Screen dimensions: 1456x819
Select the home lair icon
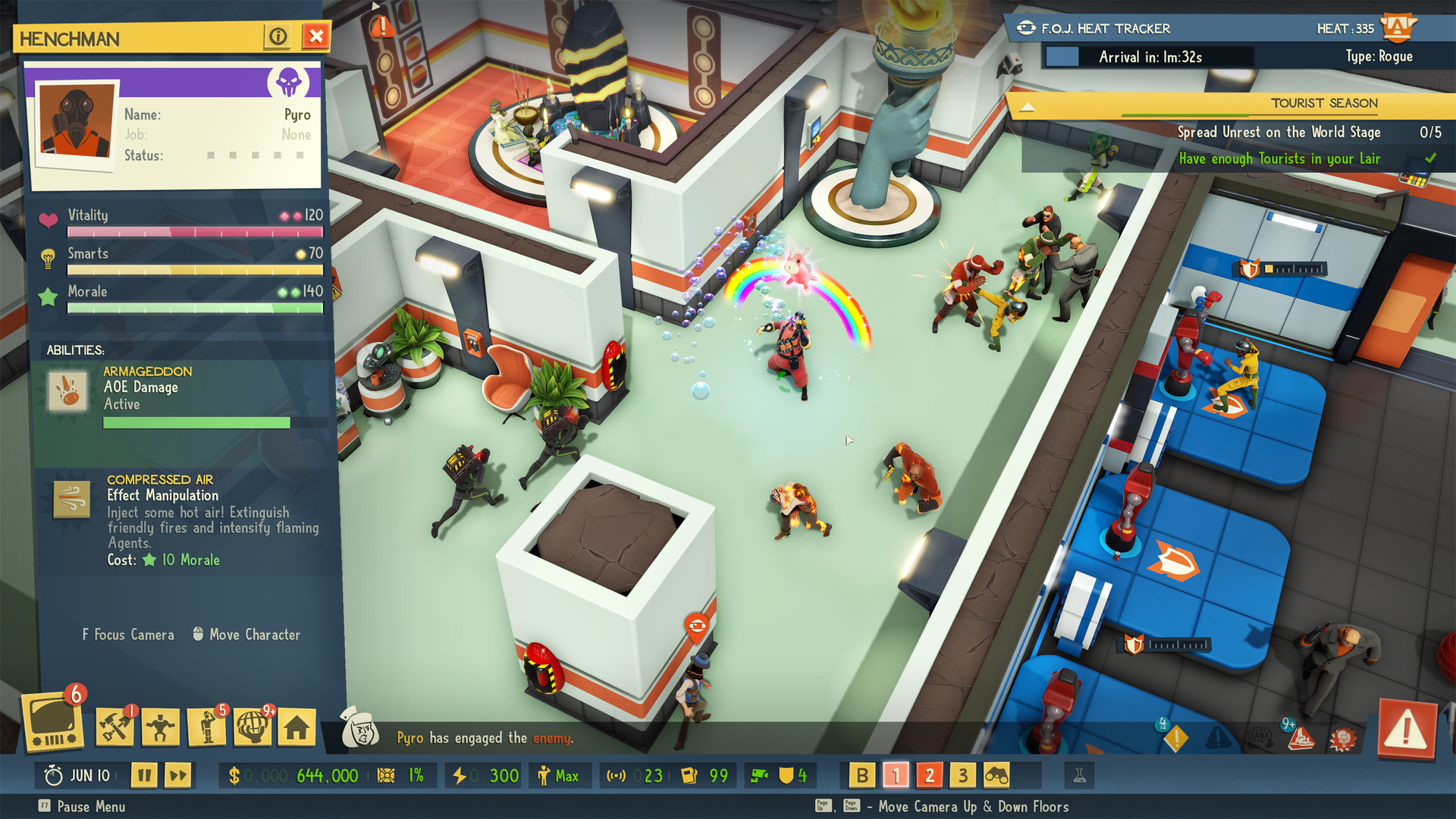[x=297, y=727]
